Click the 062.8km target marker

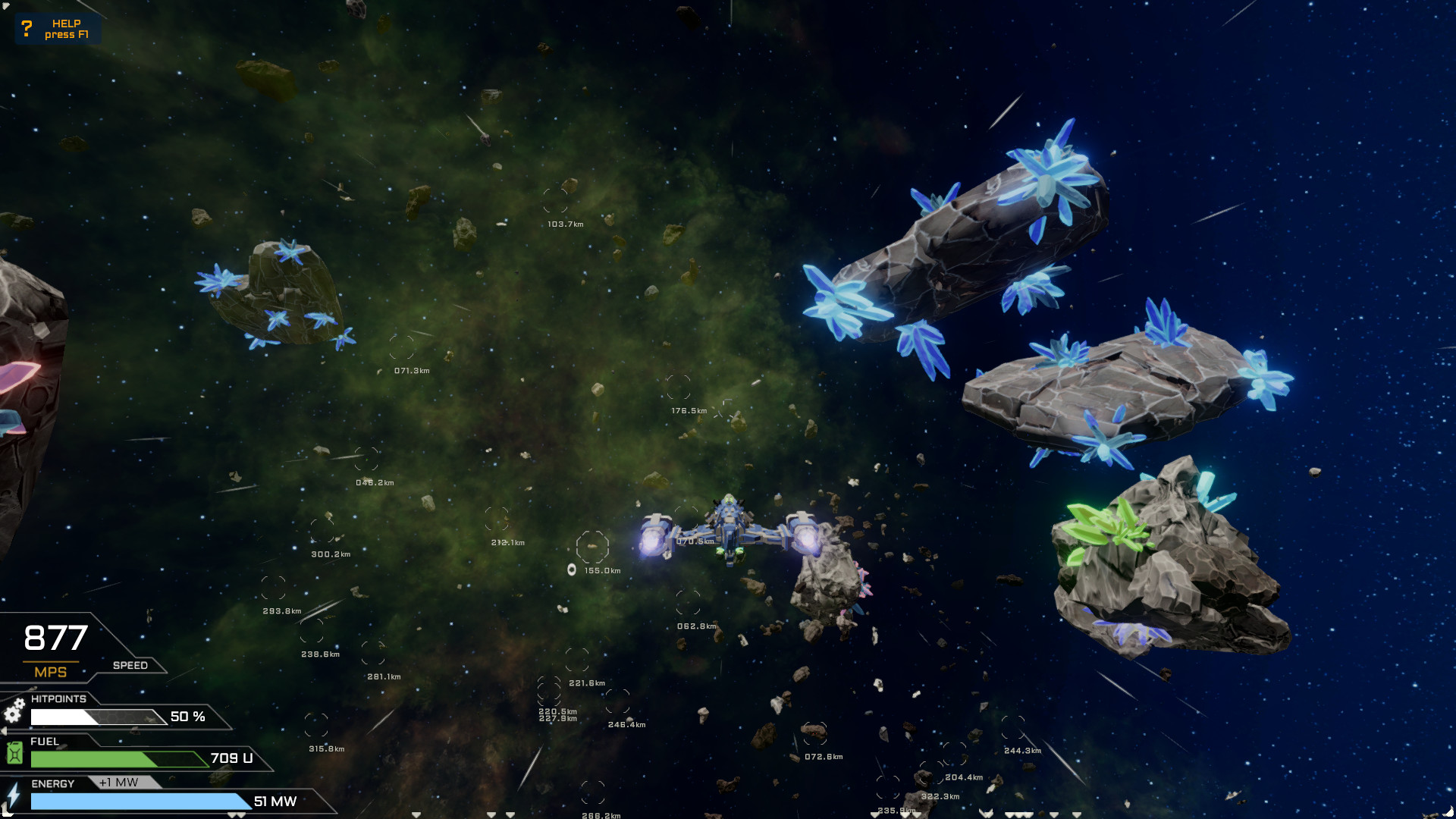[x=689, y=603]
